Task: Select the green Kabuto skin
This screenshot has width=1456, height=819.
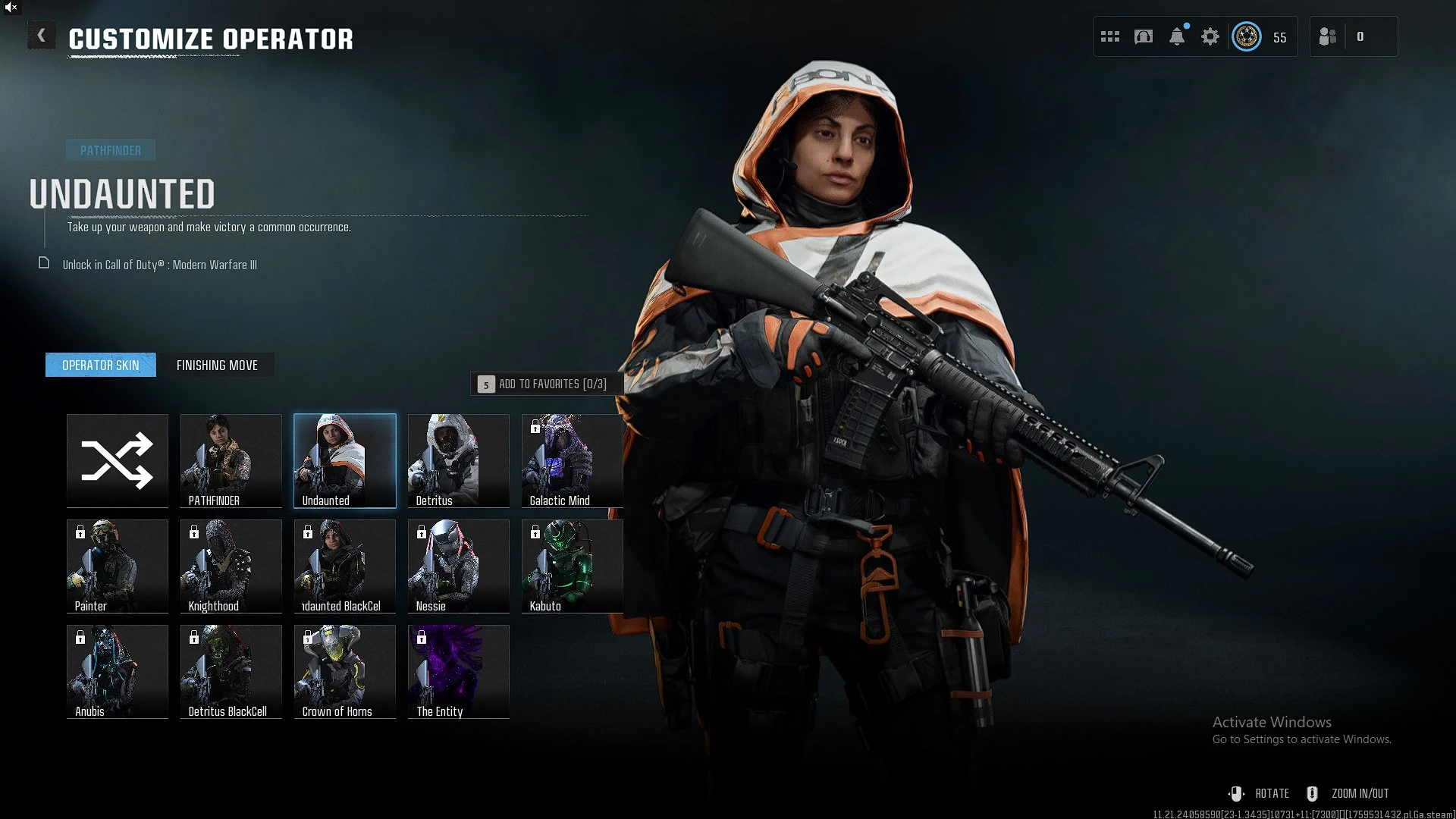Action: pos(573,566)
